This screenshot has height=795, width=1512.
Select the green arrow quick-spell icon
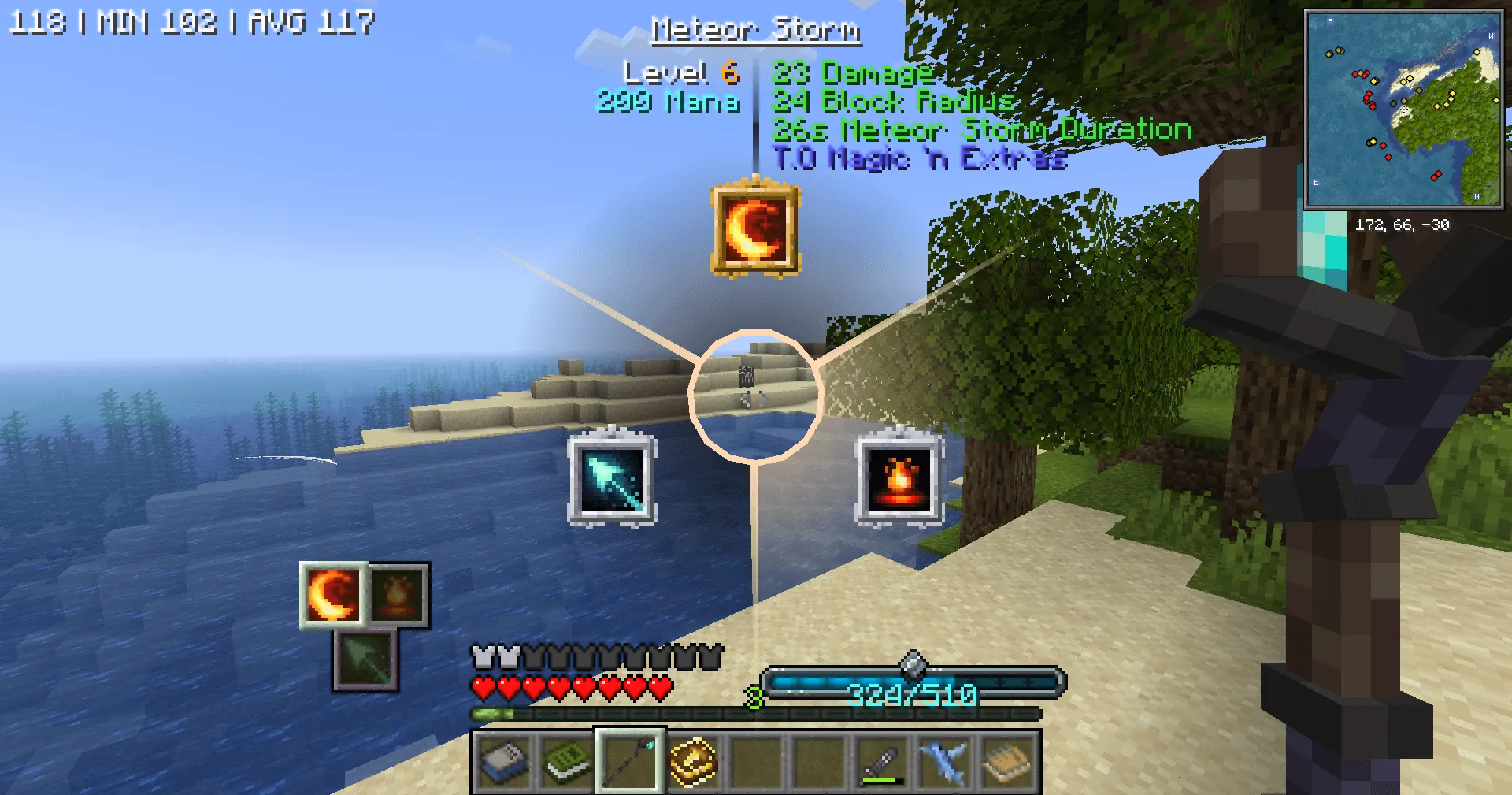364,660
